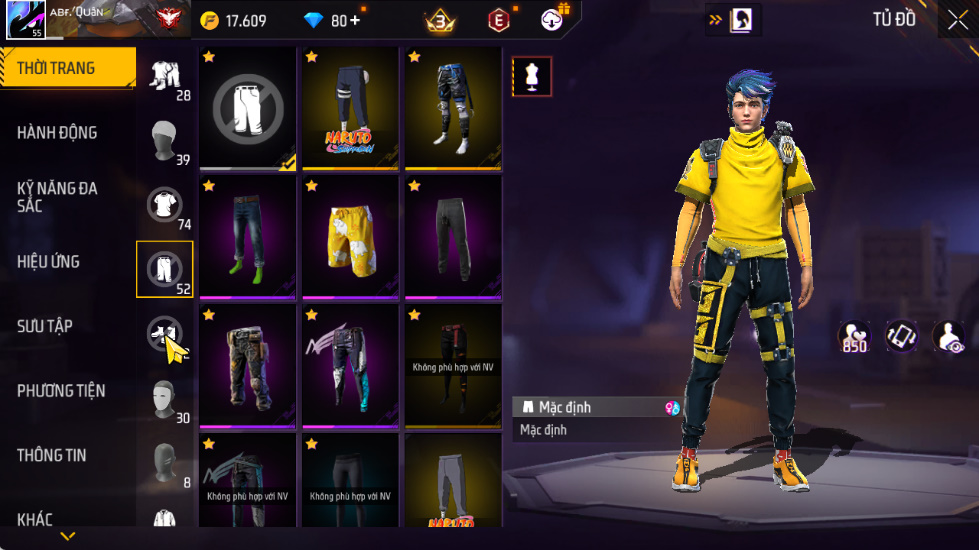Show the Thông Tin section
Viewport: 979px width, 550px height.
(x=51, y=455)
